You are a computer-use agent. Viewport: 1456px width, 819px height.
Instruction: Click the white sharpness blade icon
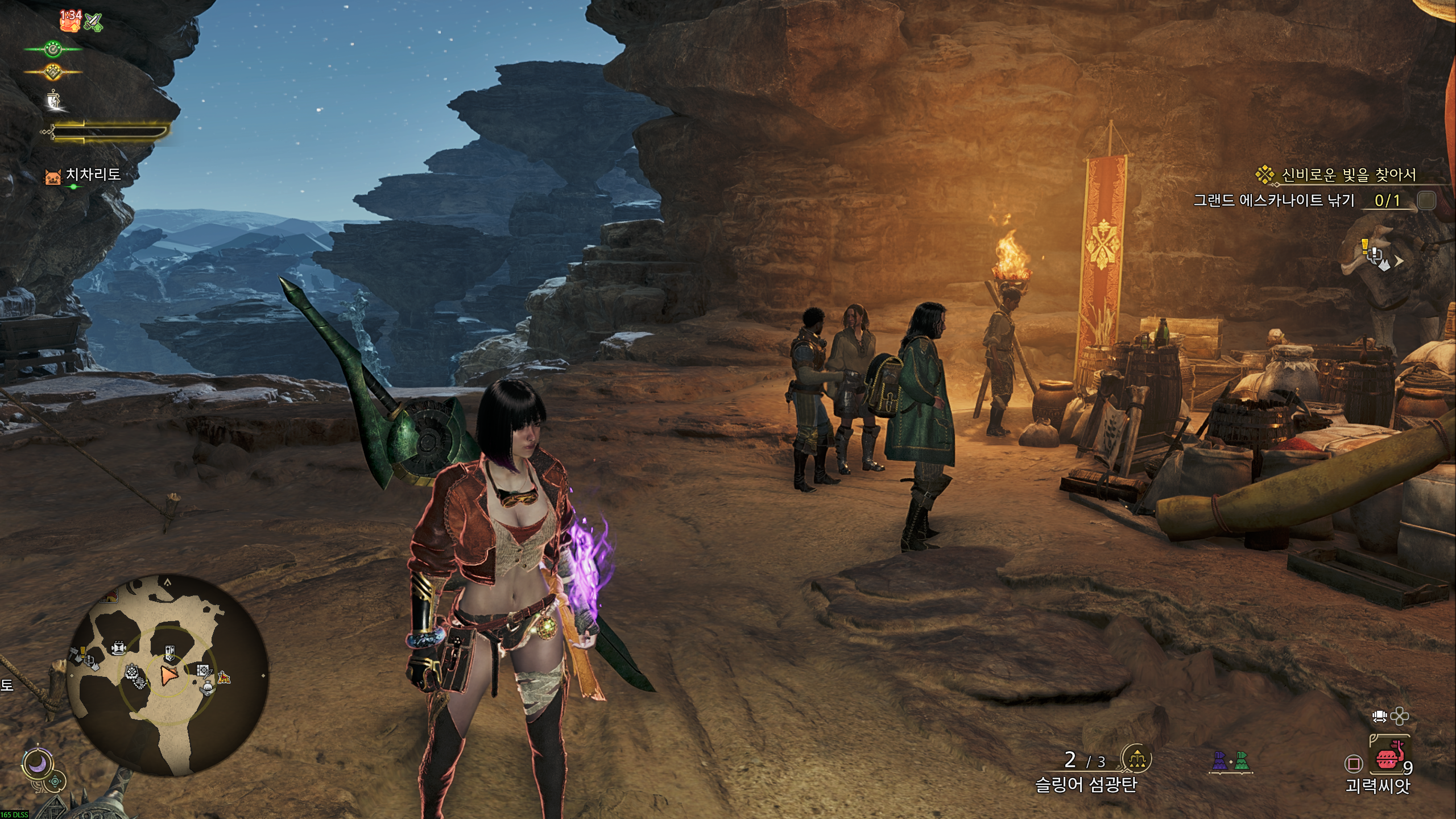55,100
